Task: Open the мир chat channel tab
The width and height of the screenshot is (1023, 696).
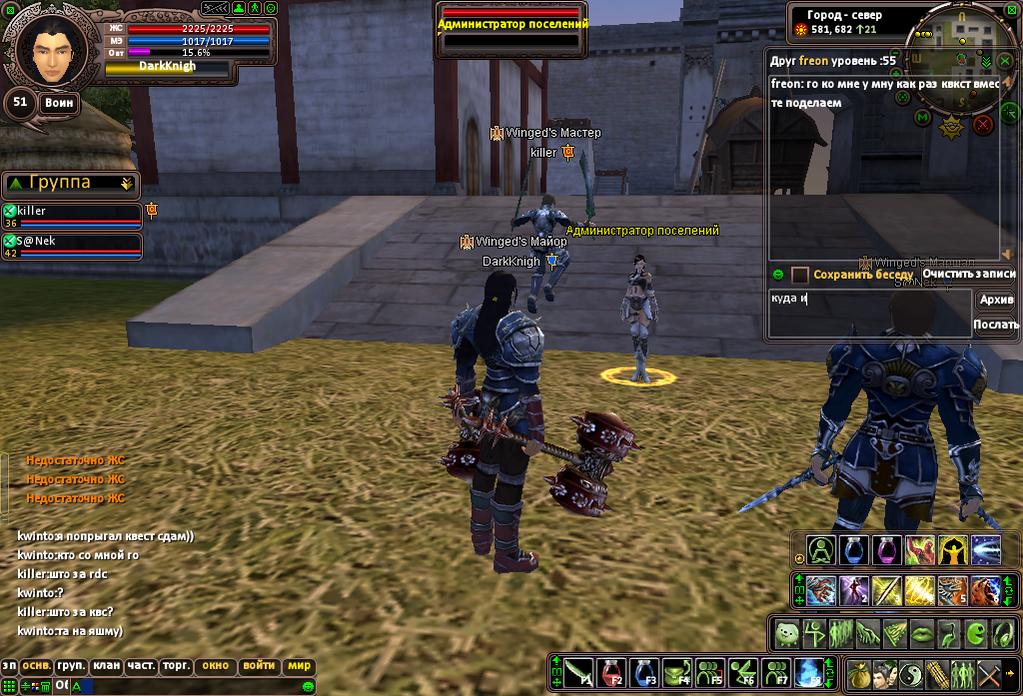Action: pyautogui.click(x=300, y=666)
